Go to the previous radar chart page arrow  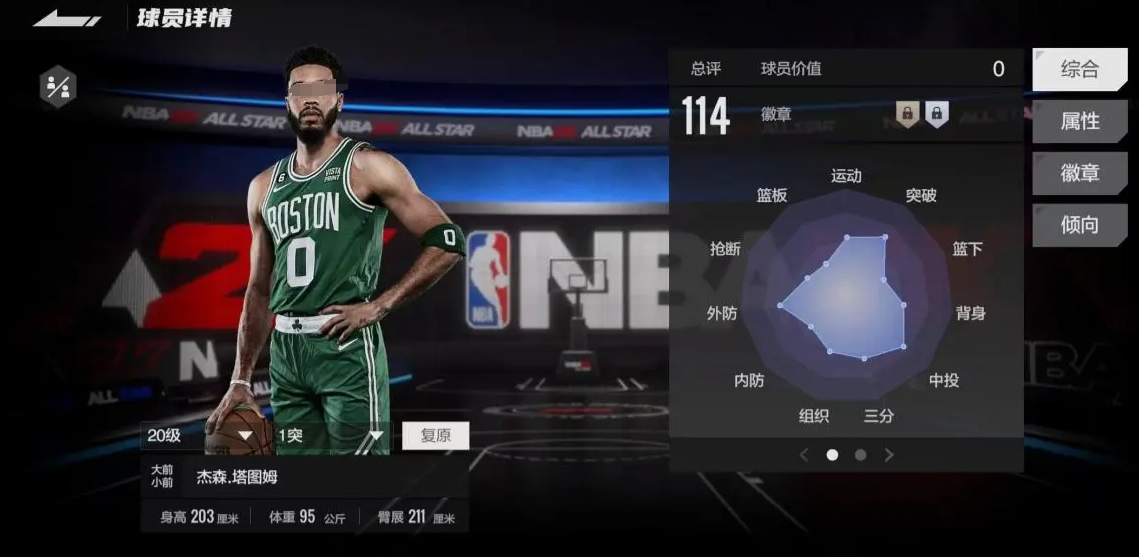(x=803, y=455)
